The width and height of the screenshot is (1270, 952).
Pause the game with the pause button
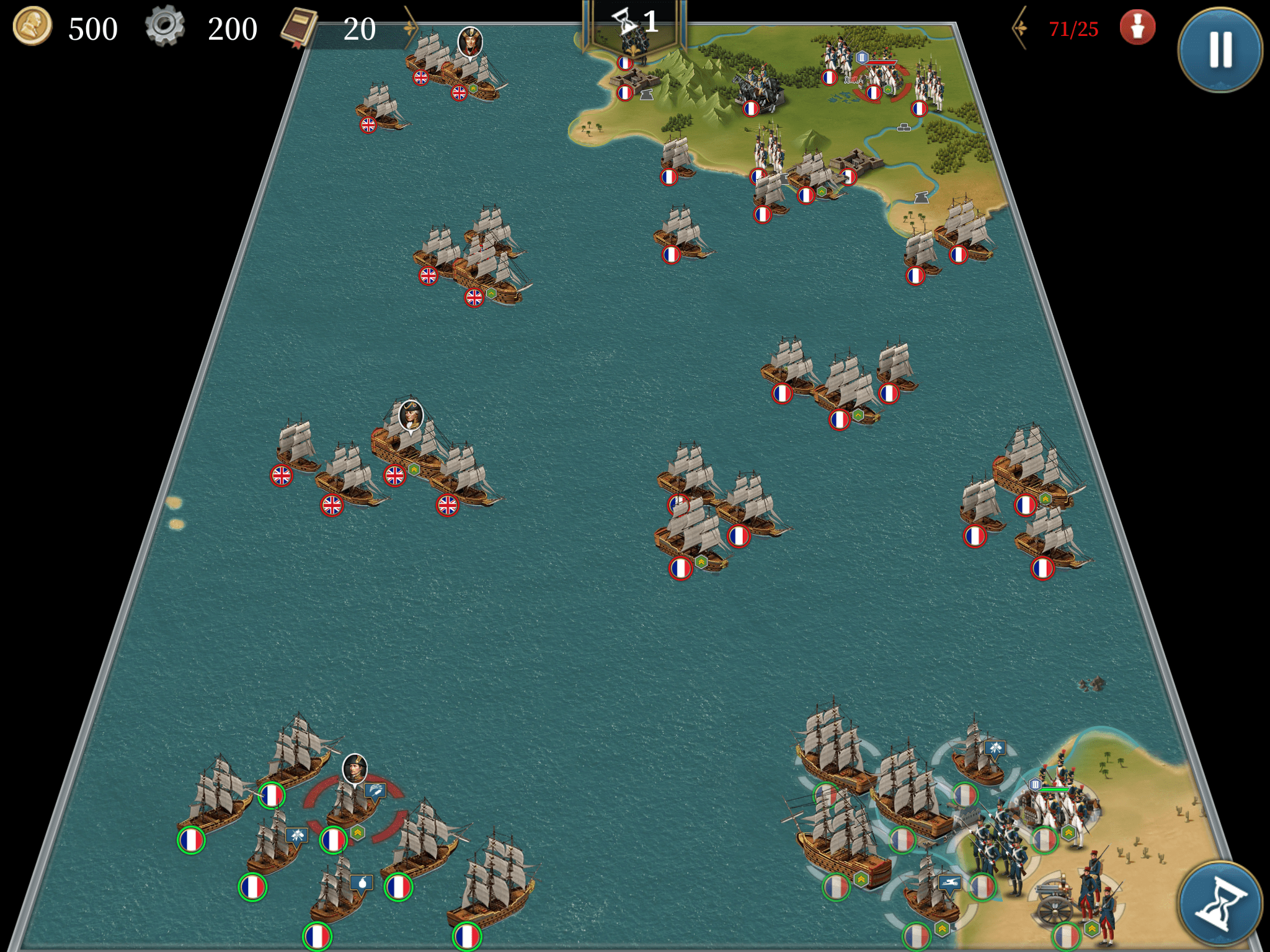[x=1220, y=49]
